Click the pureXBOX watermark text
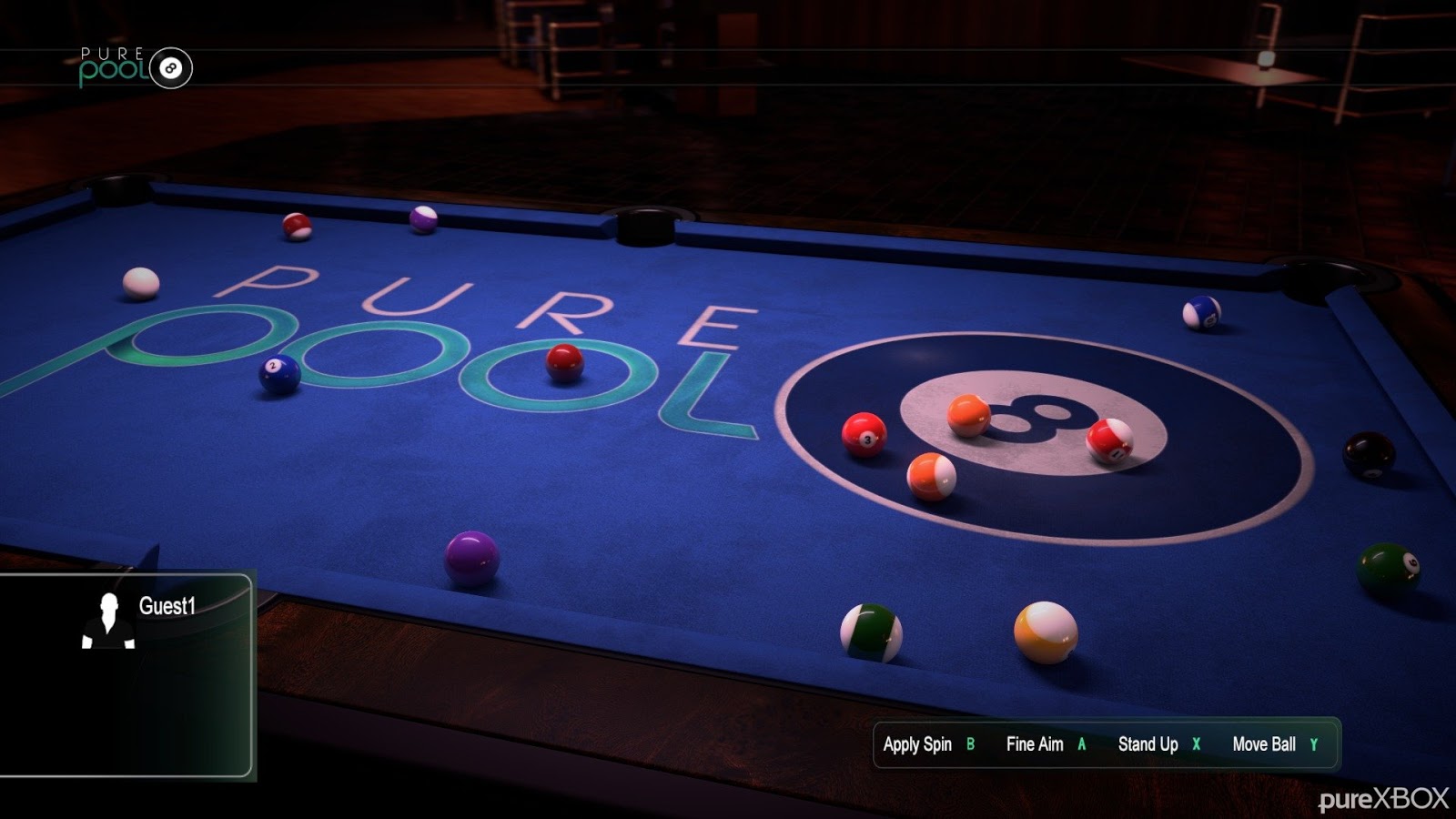The height and width of the screenshot is (819, 1456). (1382, 798)
